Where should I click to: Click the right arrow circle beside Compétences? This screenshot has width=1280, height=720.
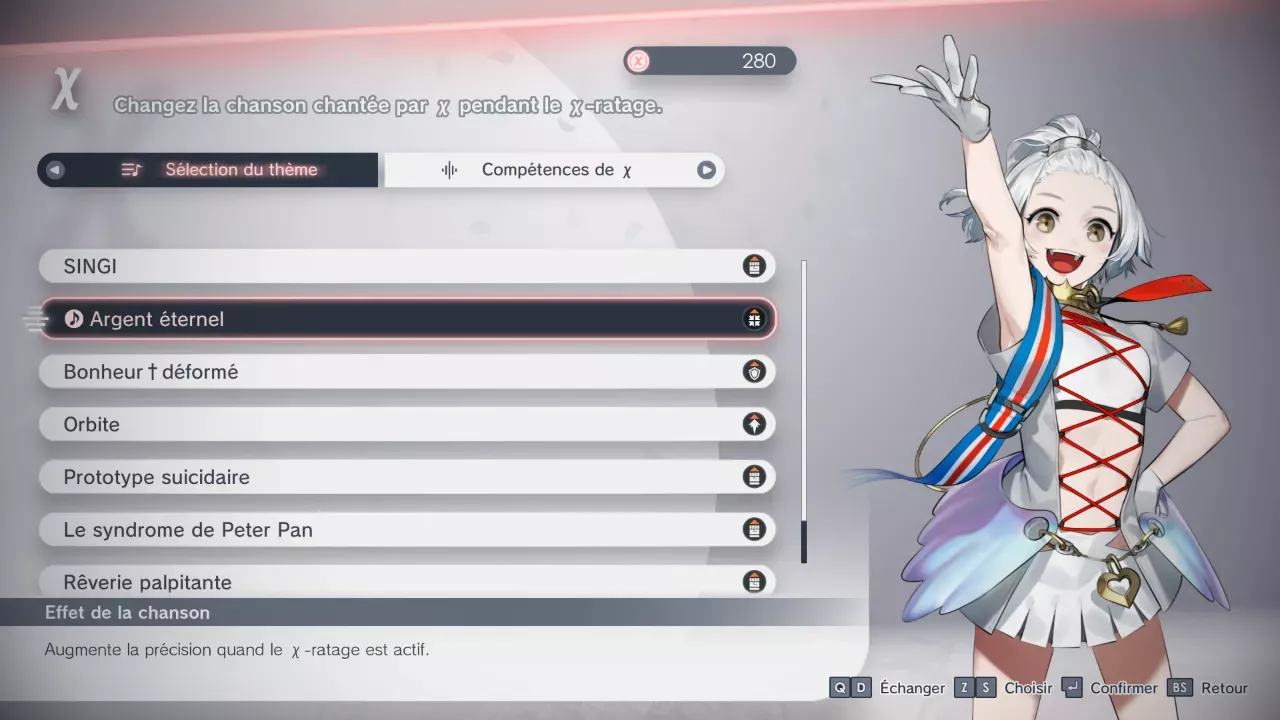click(707, 169)
